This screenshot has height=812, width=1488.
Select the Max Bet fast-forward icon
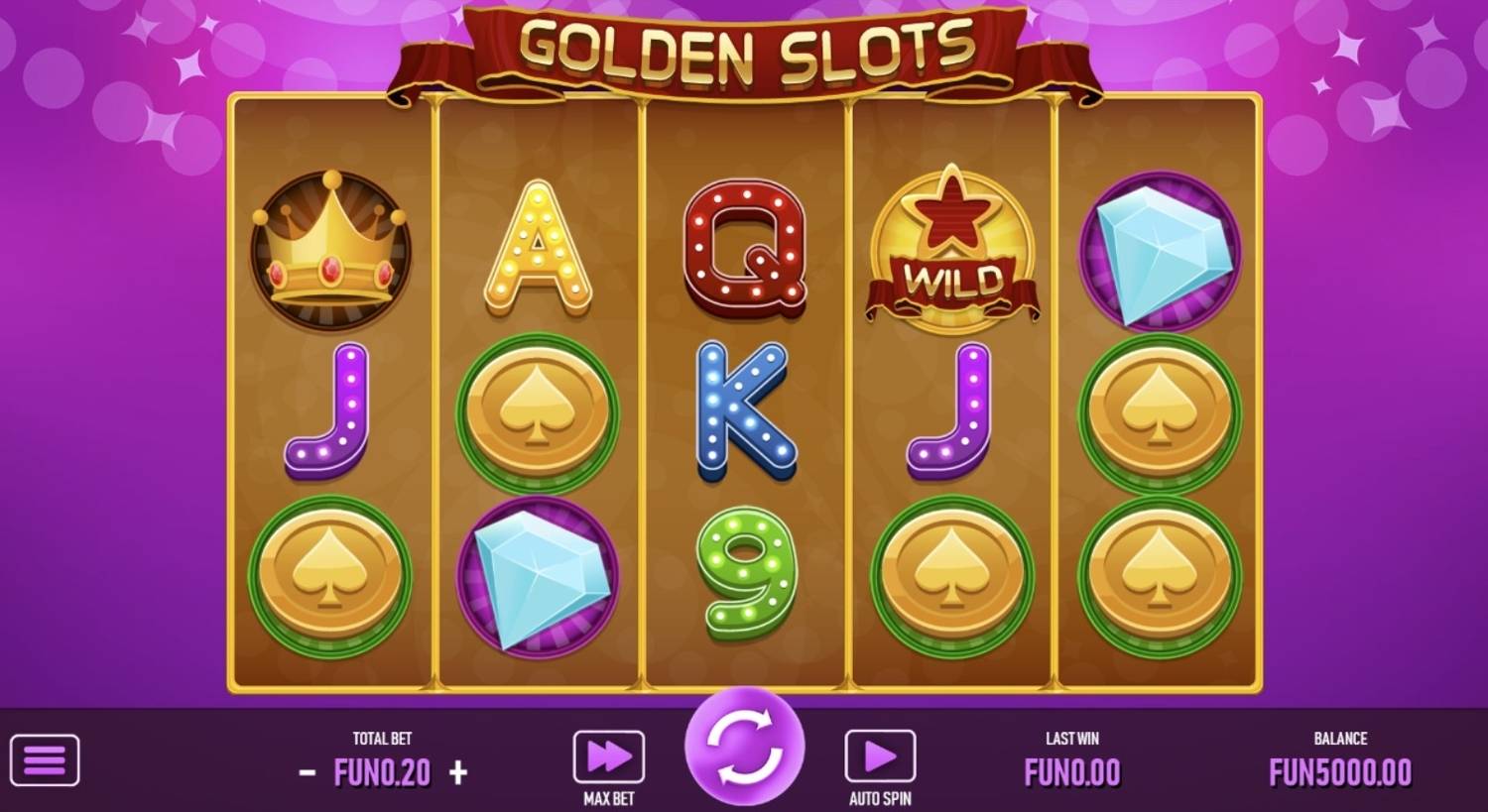pos(608,755)
